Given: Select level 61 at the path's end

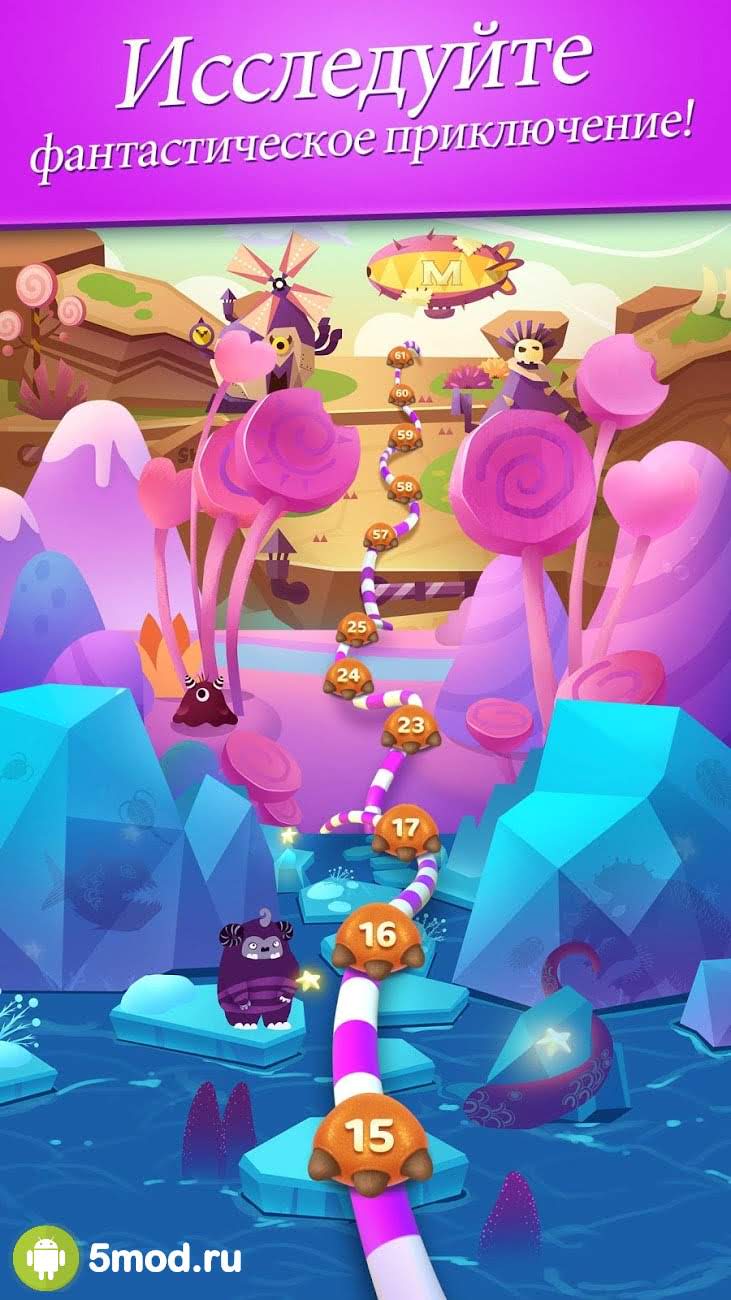Looking at the screenshot, I should pyautogui.click(x=401, y=356).
